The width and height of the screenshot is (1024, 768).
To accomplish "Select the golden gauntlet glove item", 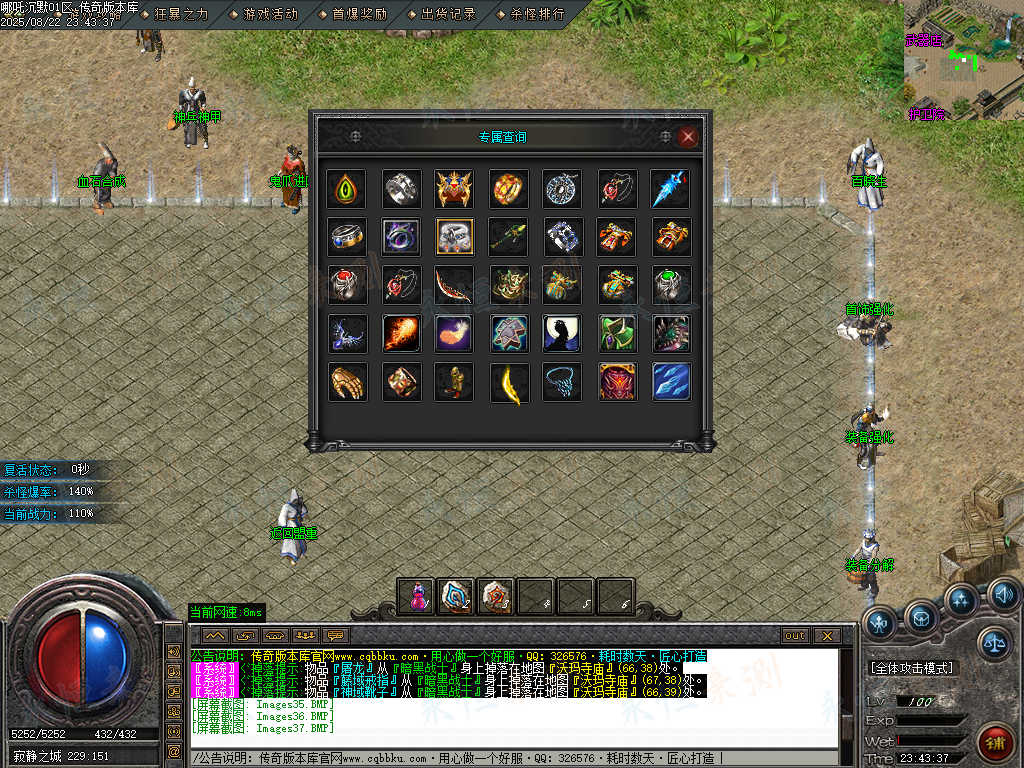I will pos(346,382).
